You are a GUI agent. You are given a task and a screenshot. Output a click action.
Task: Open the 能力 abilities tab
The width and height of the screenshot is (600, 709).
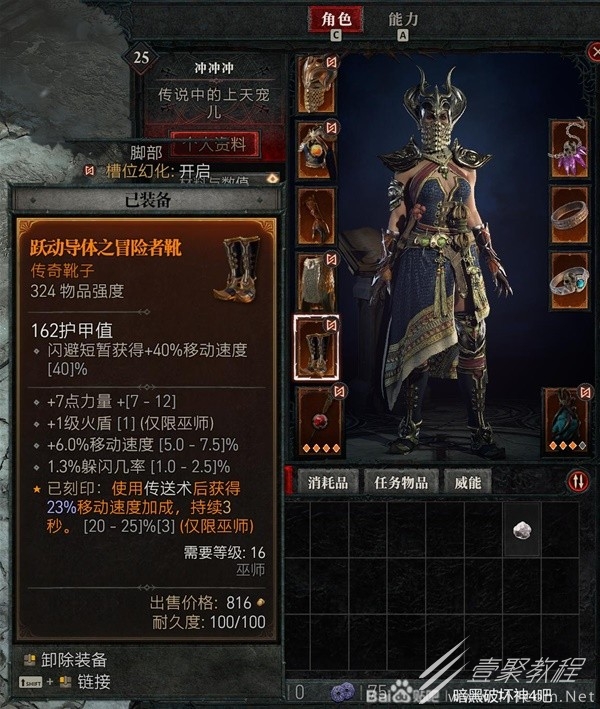click(403, 19)
